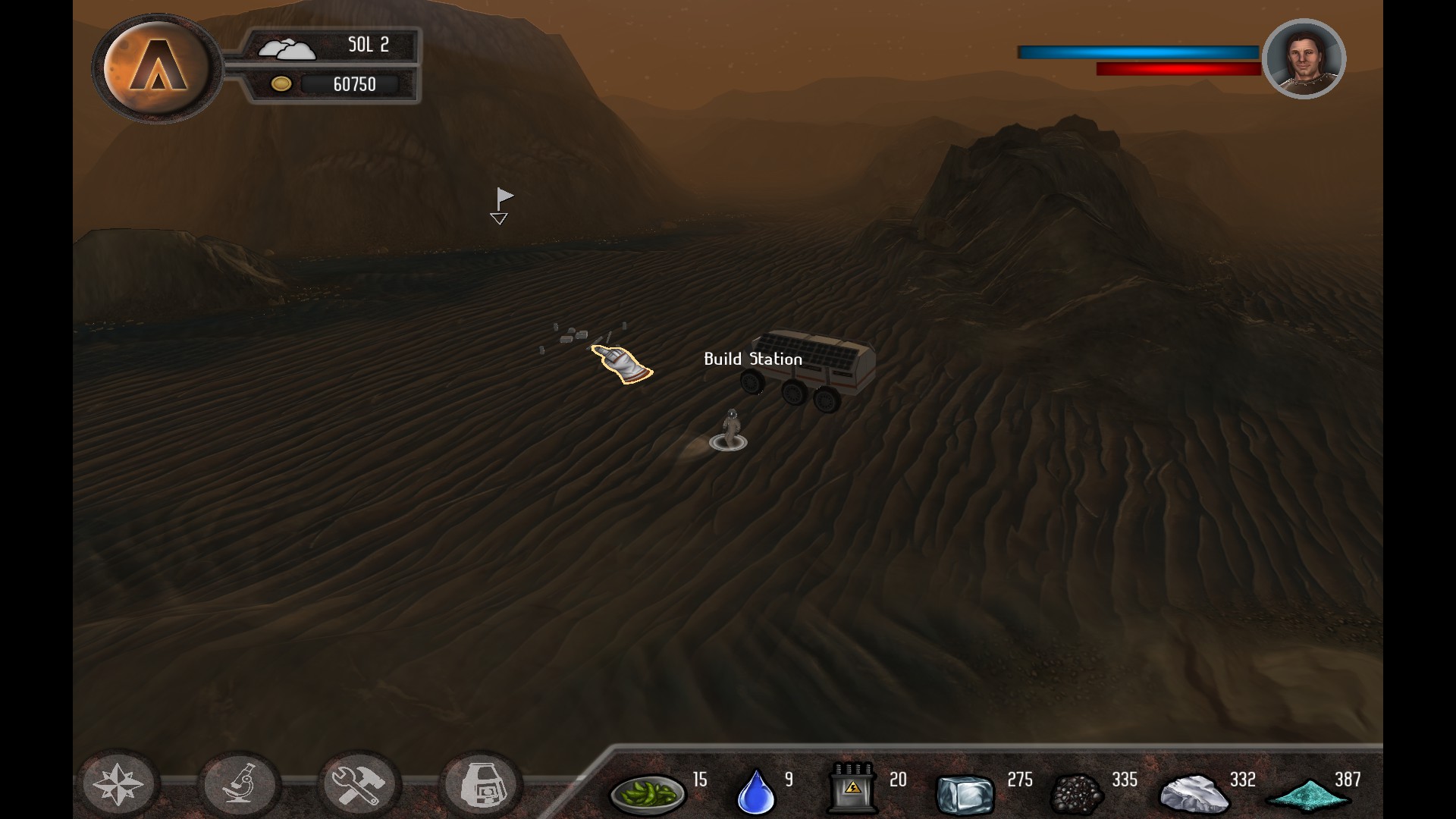Open the wrench and hammer build menu
The width and height of the screenshot is (1456, 819).
[x=359, y=783]
